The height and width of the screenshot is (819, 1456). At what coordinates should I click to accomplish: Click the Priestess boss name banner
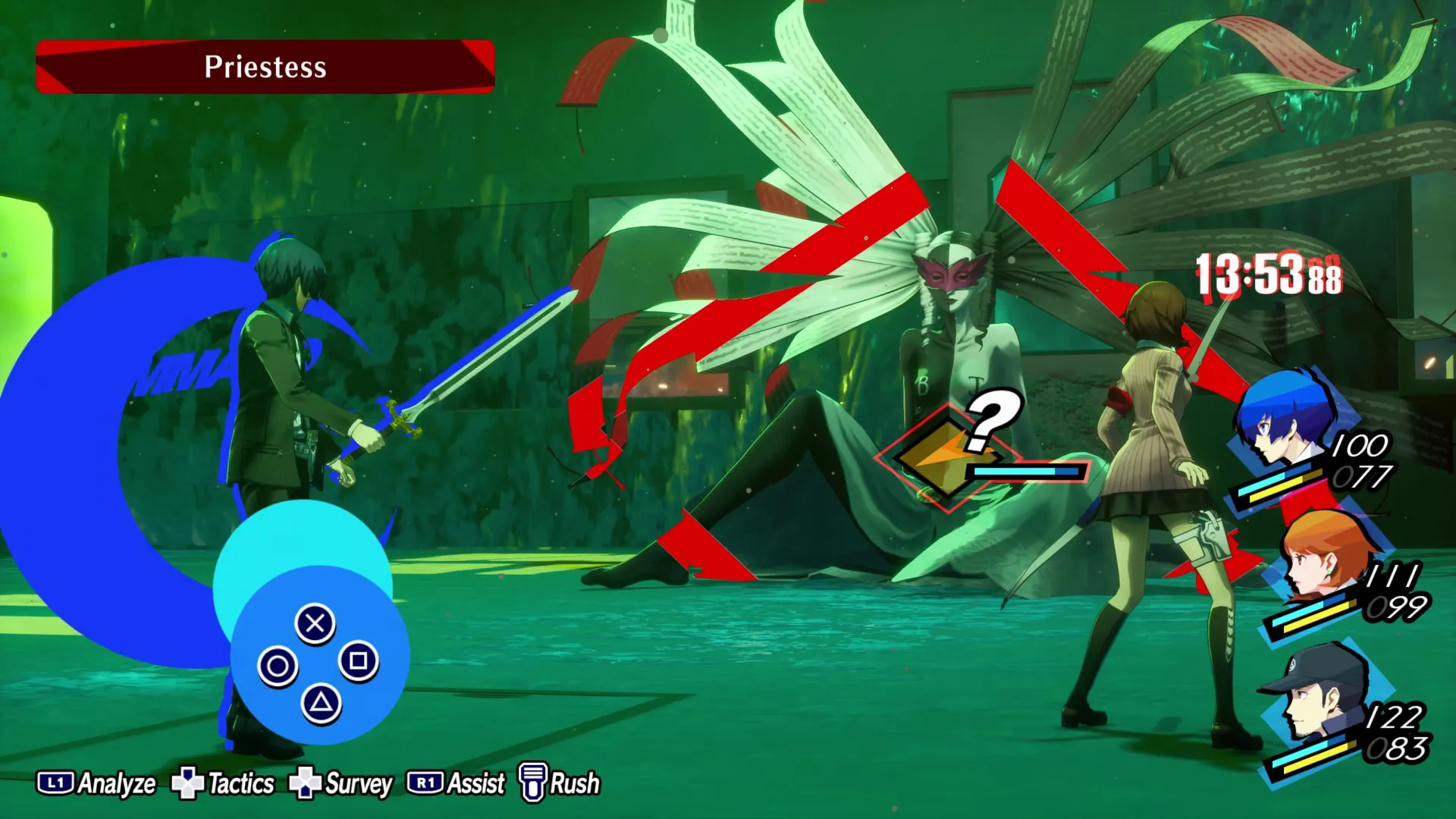tap(265, 67)
